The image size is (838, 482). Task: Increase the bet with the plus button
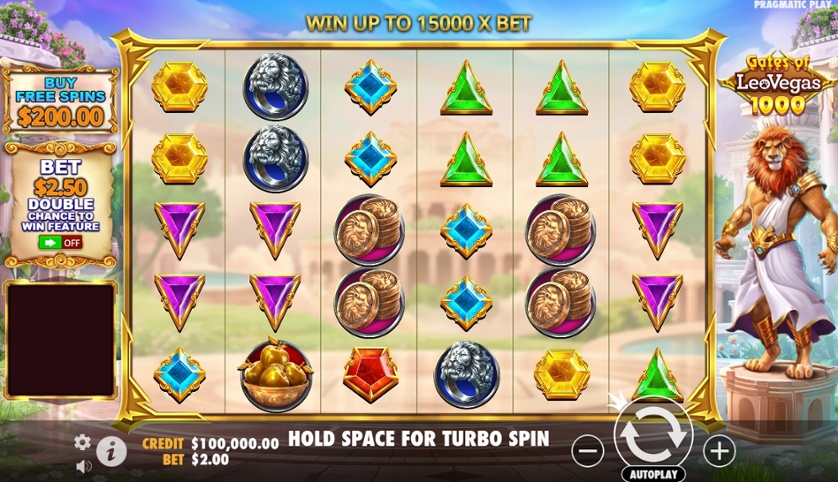click(719, 452)
